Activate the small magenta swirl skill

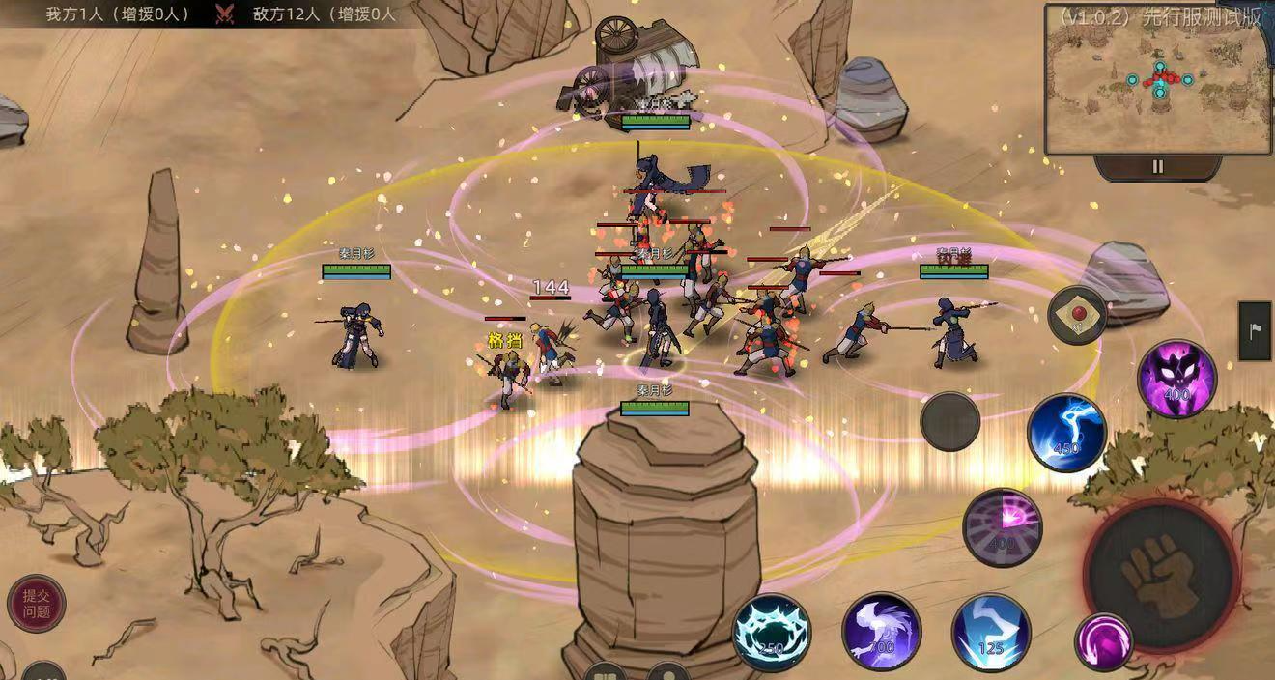pos(1104,641)
